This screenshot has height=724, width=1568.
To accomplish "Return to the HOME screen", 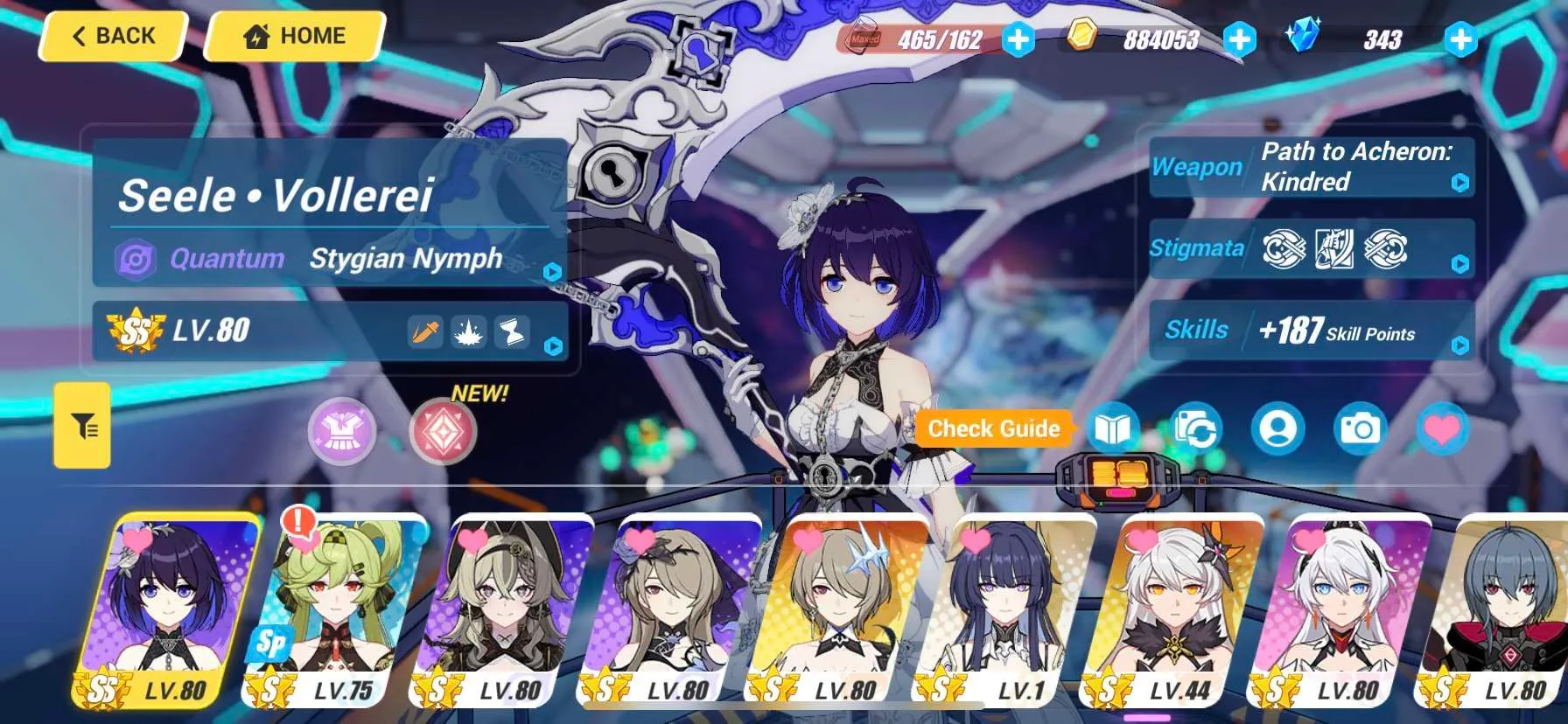I will 294,37.
